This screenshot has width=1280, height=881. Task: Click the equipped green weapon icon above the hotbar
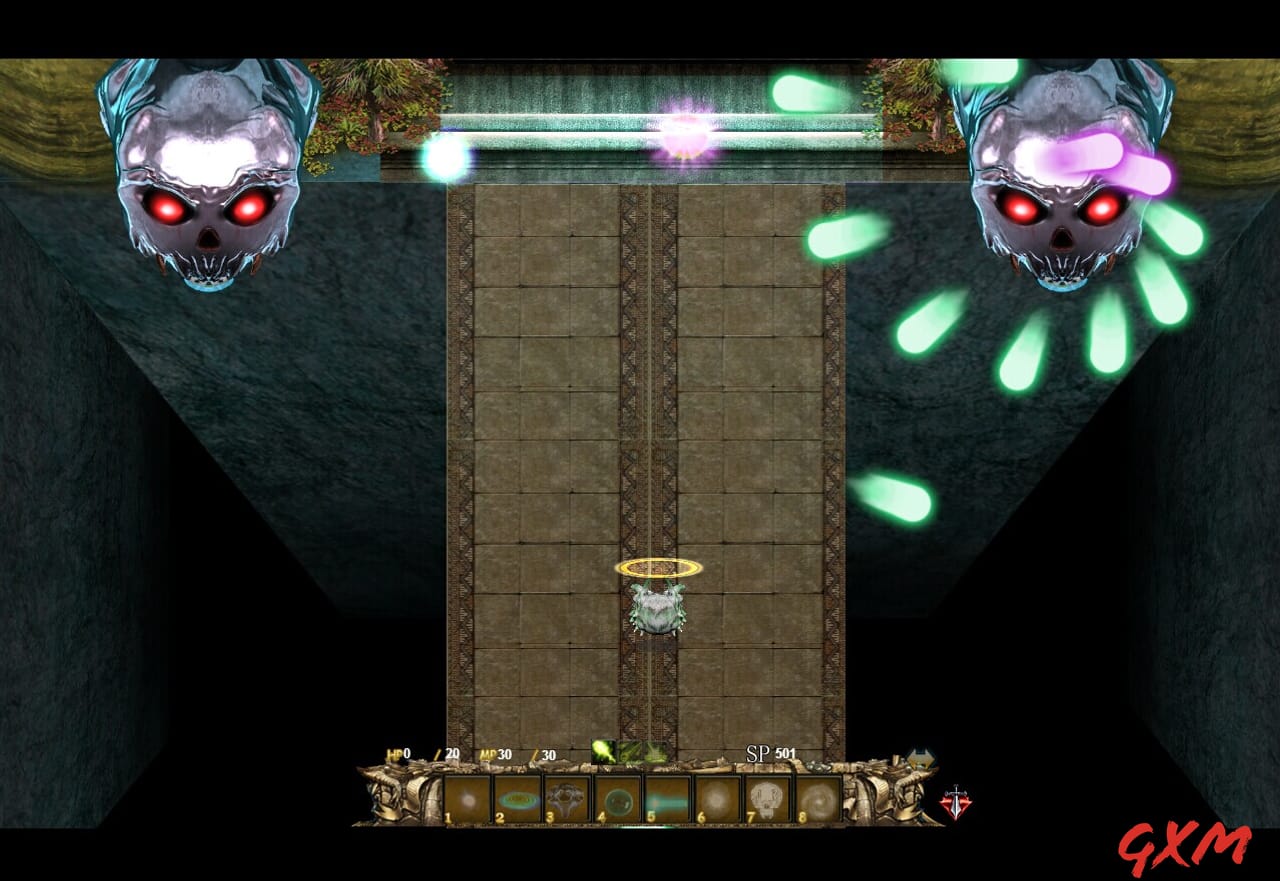[x=603, y=750]
